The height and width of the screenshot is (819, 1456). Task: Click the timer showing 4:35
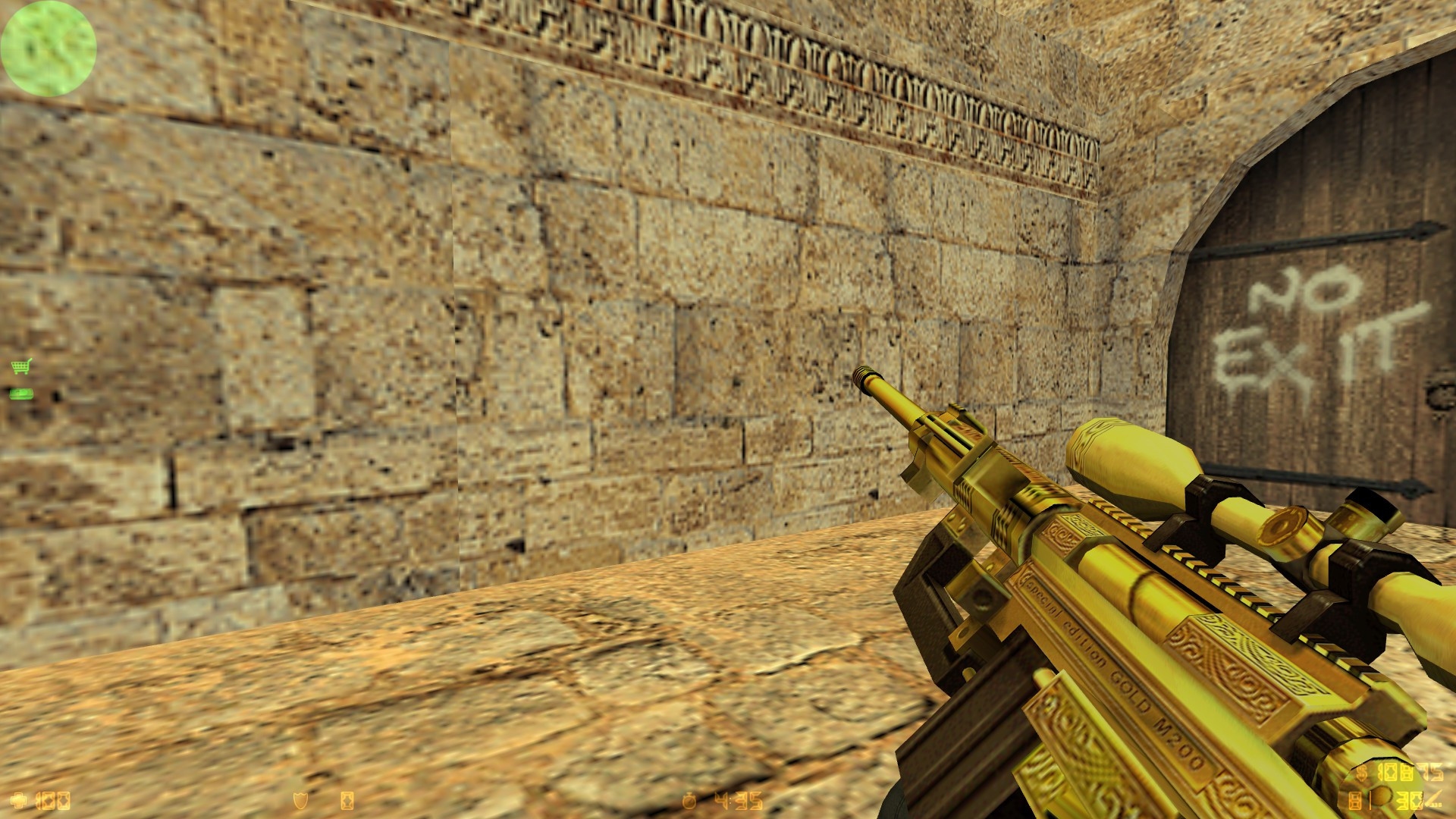pos(737,801)
